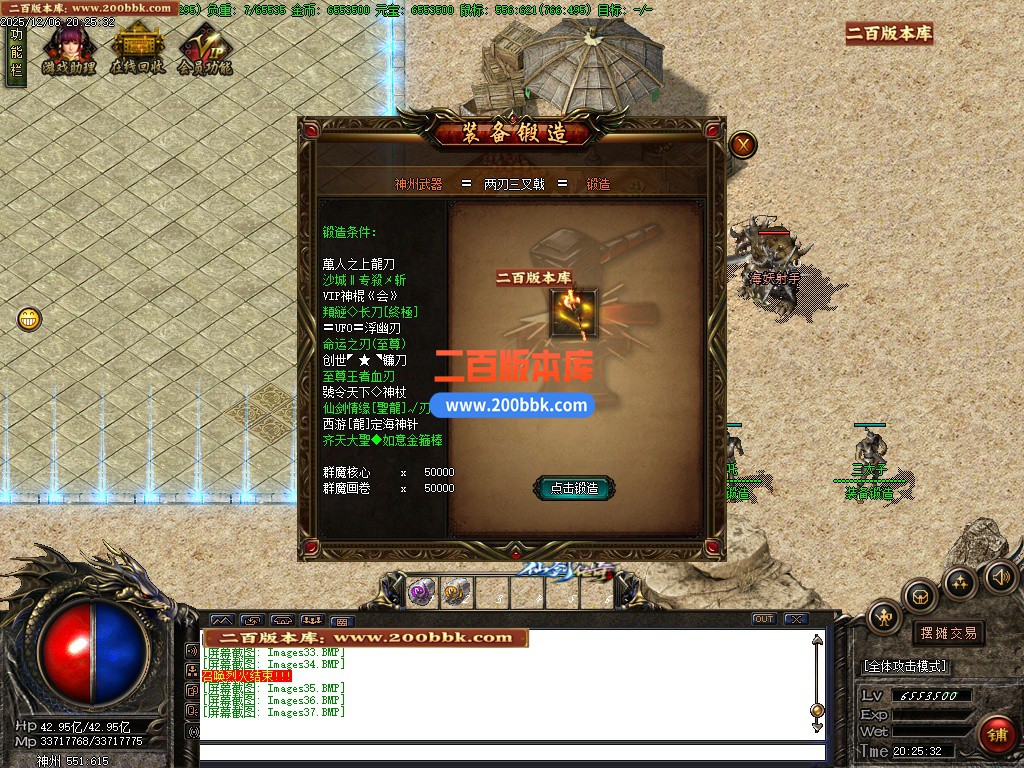Click the yellow smiley face icon
1024x768 pixels.
(x=29, y=320)
